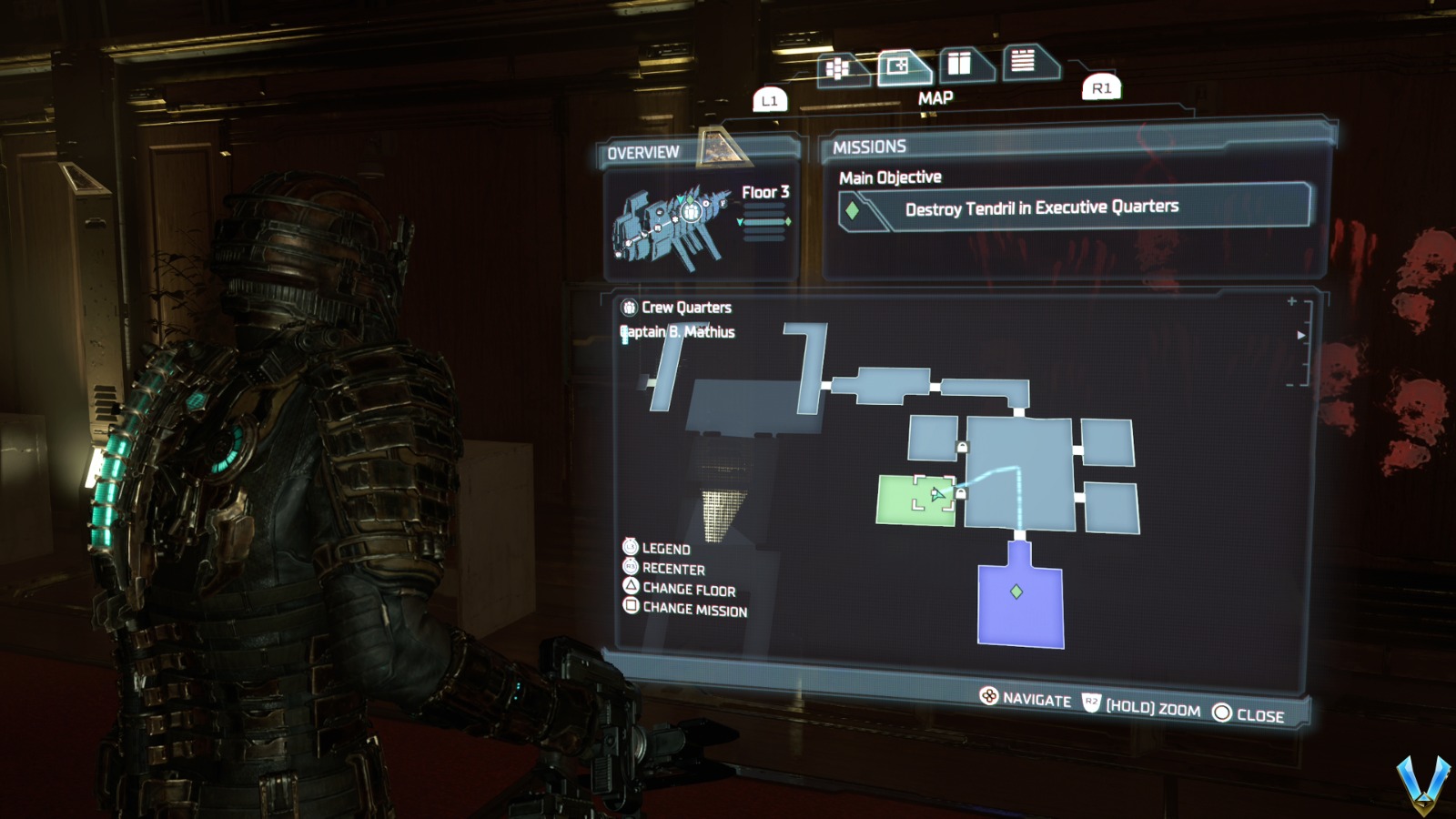Expand the map using the plus zoom control

point(1291,300)
